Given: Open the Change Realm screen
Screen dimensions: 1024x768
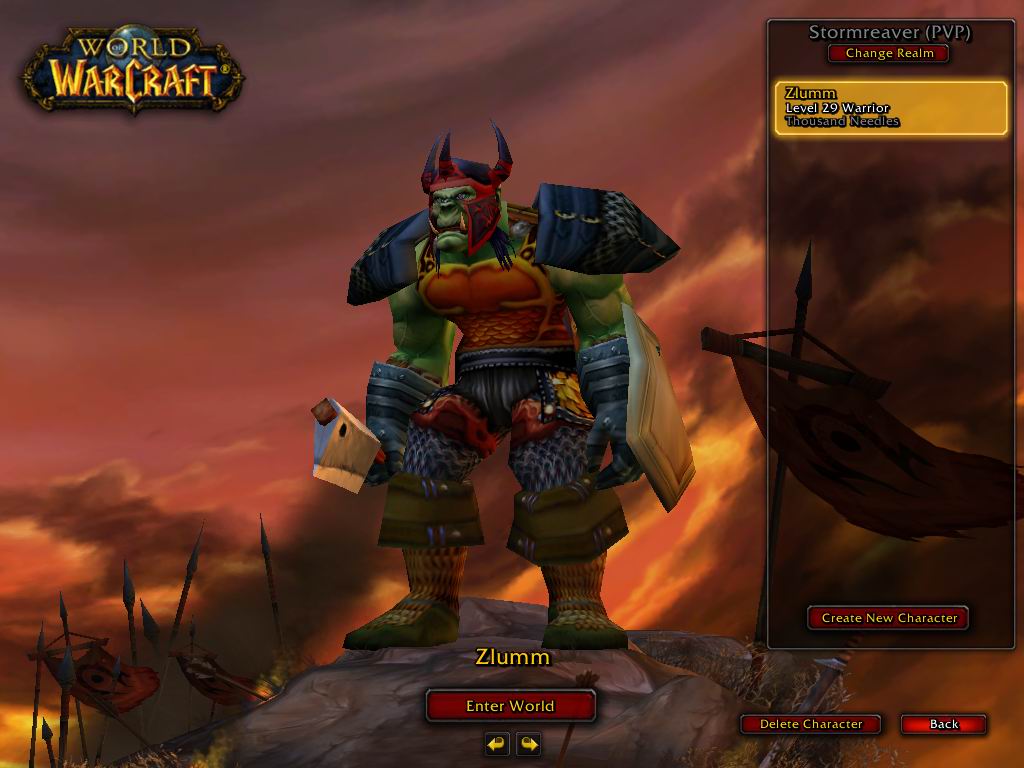Looking at the screenshot, I should click(889, 54).
